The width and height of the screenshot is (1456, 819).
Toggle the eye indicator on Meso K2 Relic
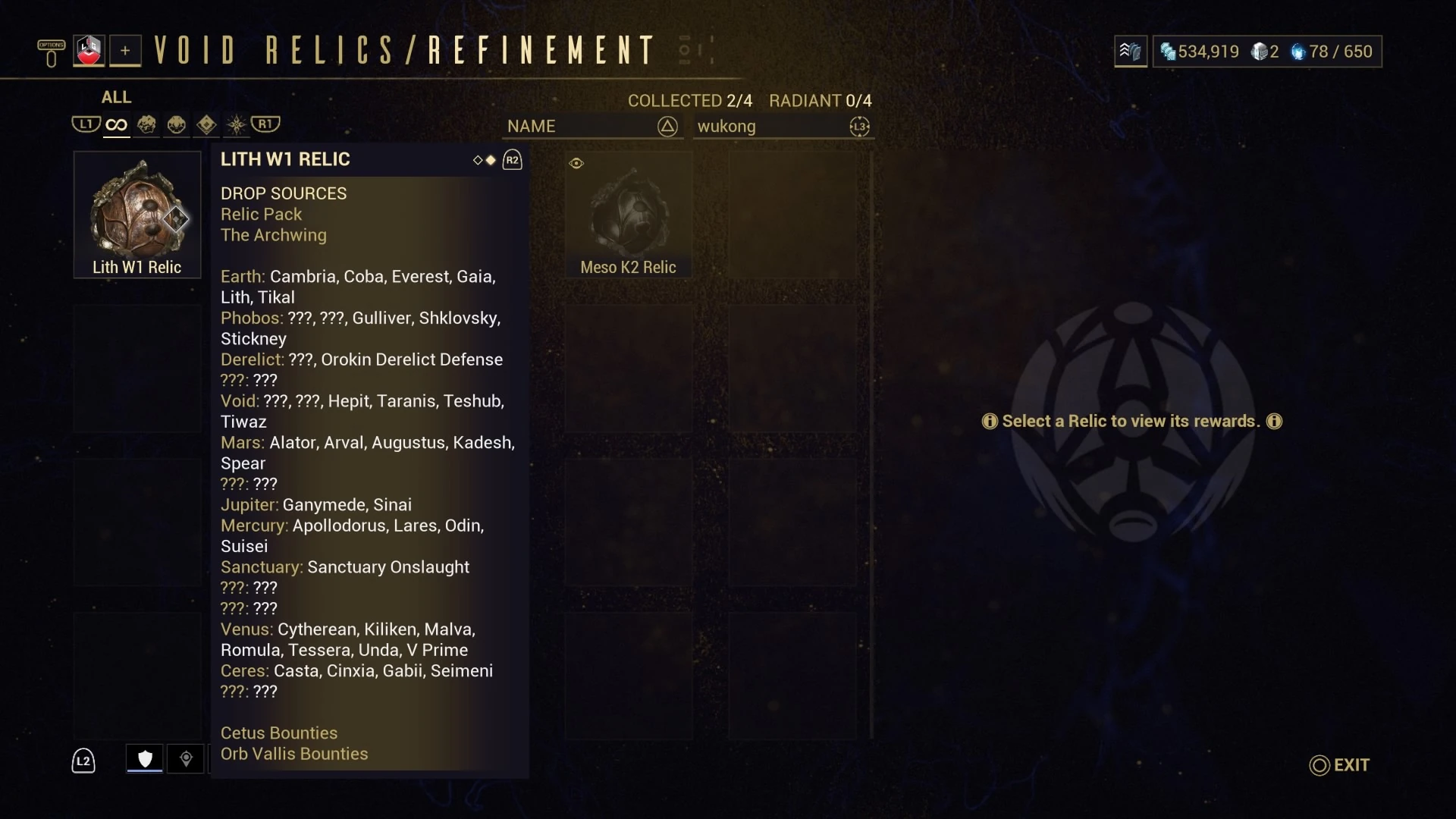tap(576, 163)
